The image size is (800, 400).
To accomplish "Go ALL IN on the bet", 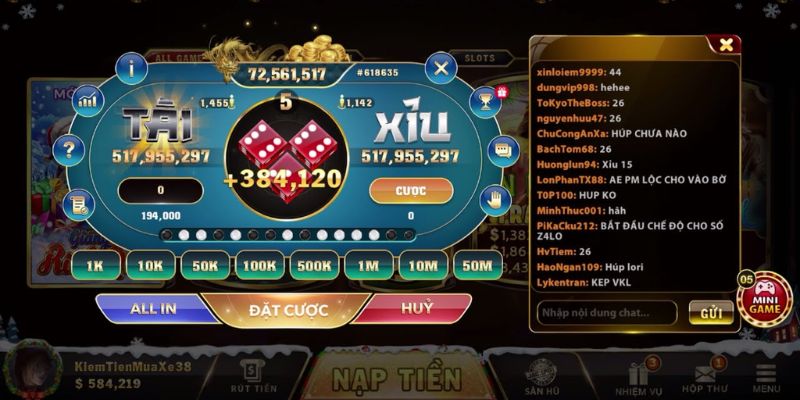I will [155, 309].
